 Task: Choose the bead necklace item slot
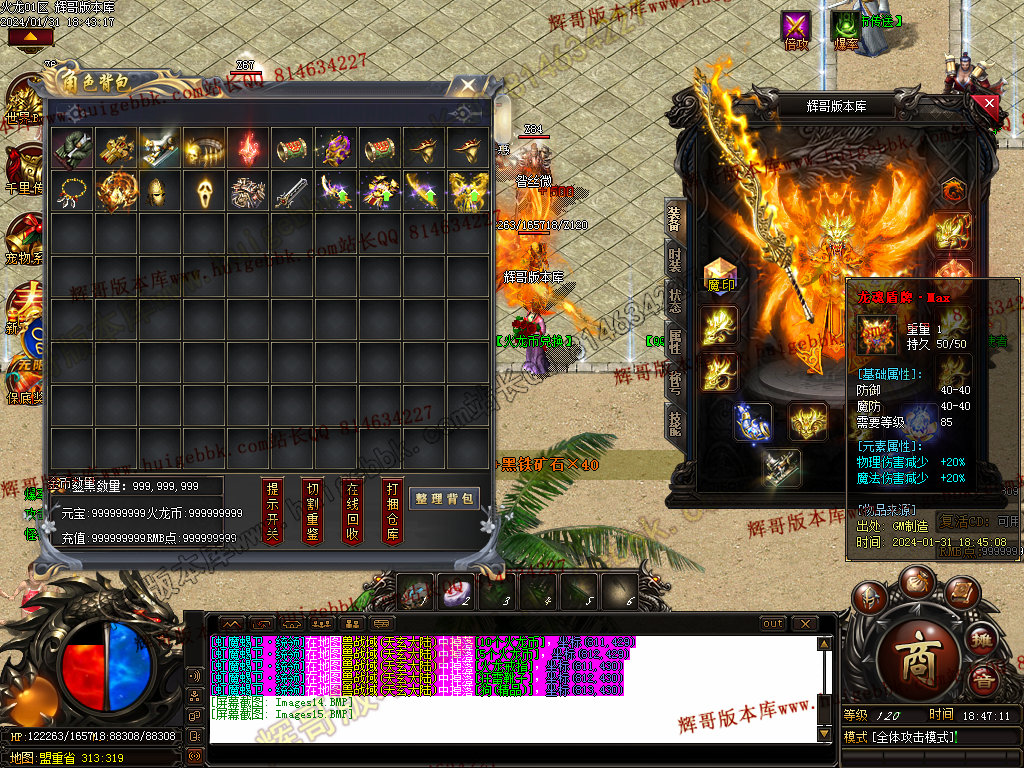click(x=72, y=190)
